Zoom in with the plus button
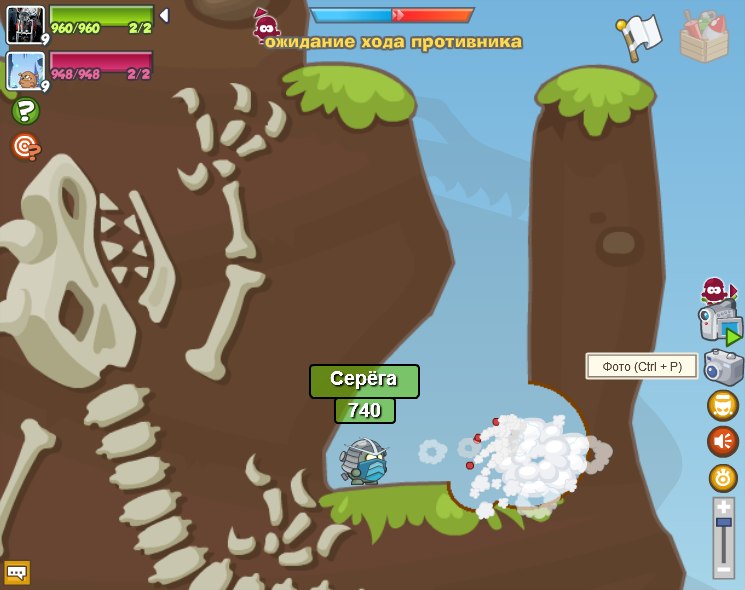 [x=723, y=507]
